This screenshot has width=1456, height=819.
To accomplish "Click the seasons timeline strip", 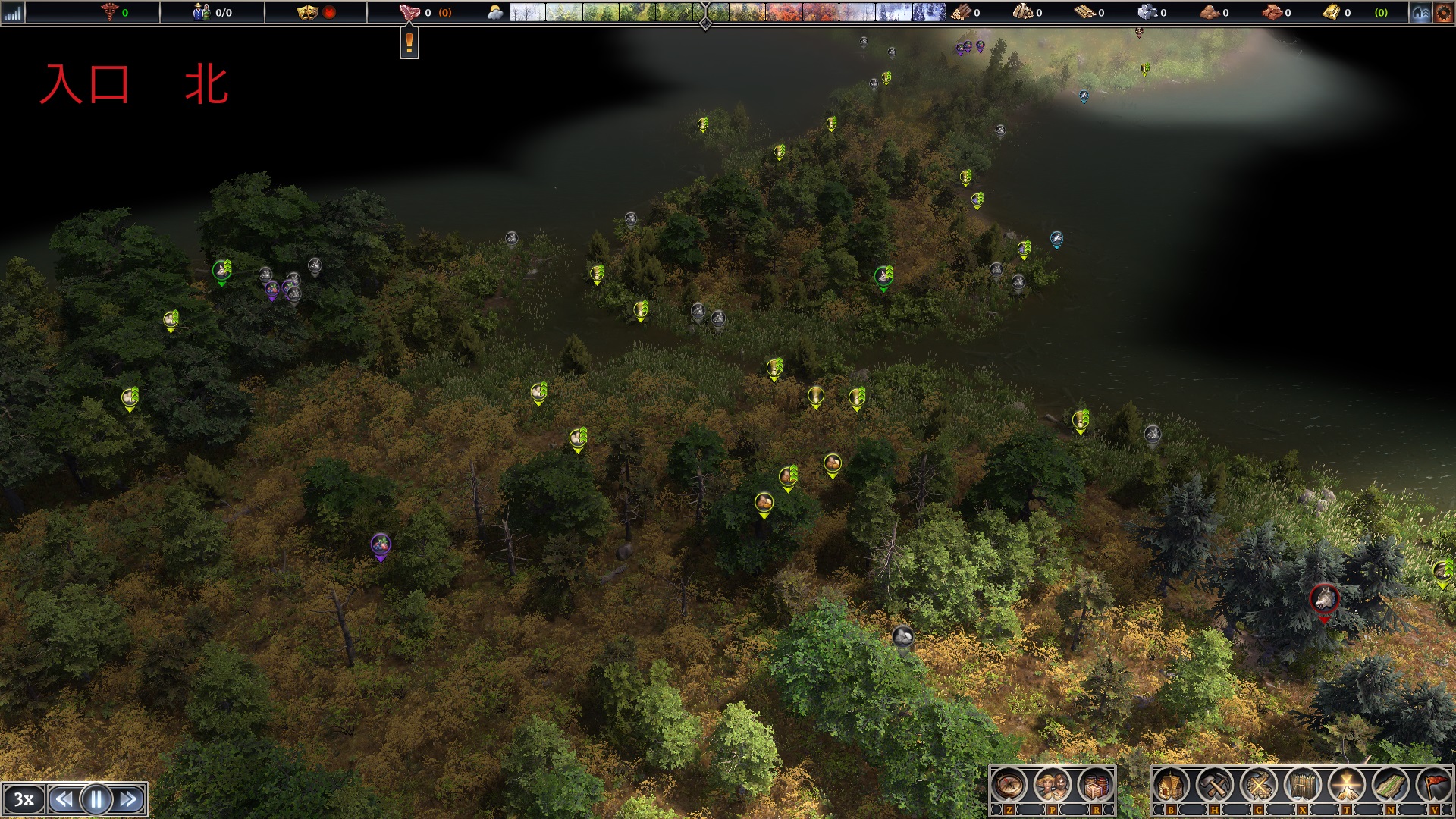I will 726,12.
